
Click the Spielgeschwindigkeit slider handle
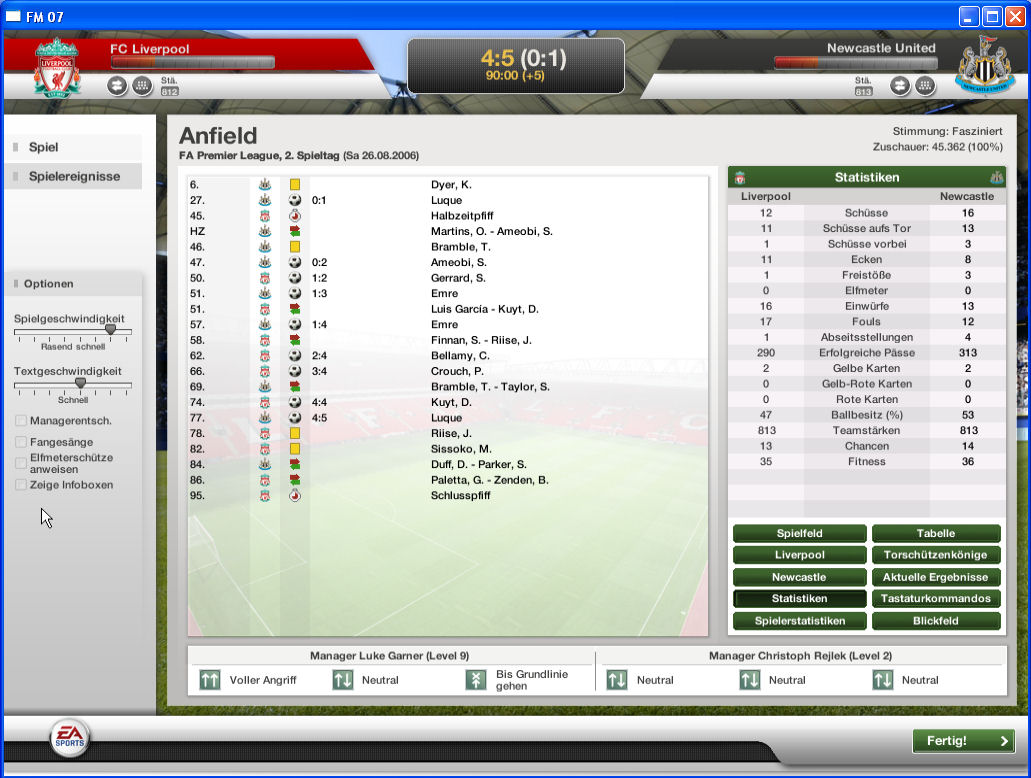click(x=110, y=329)
